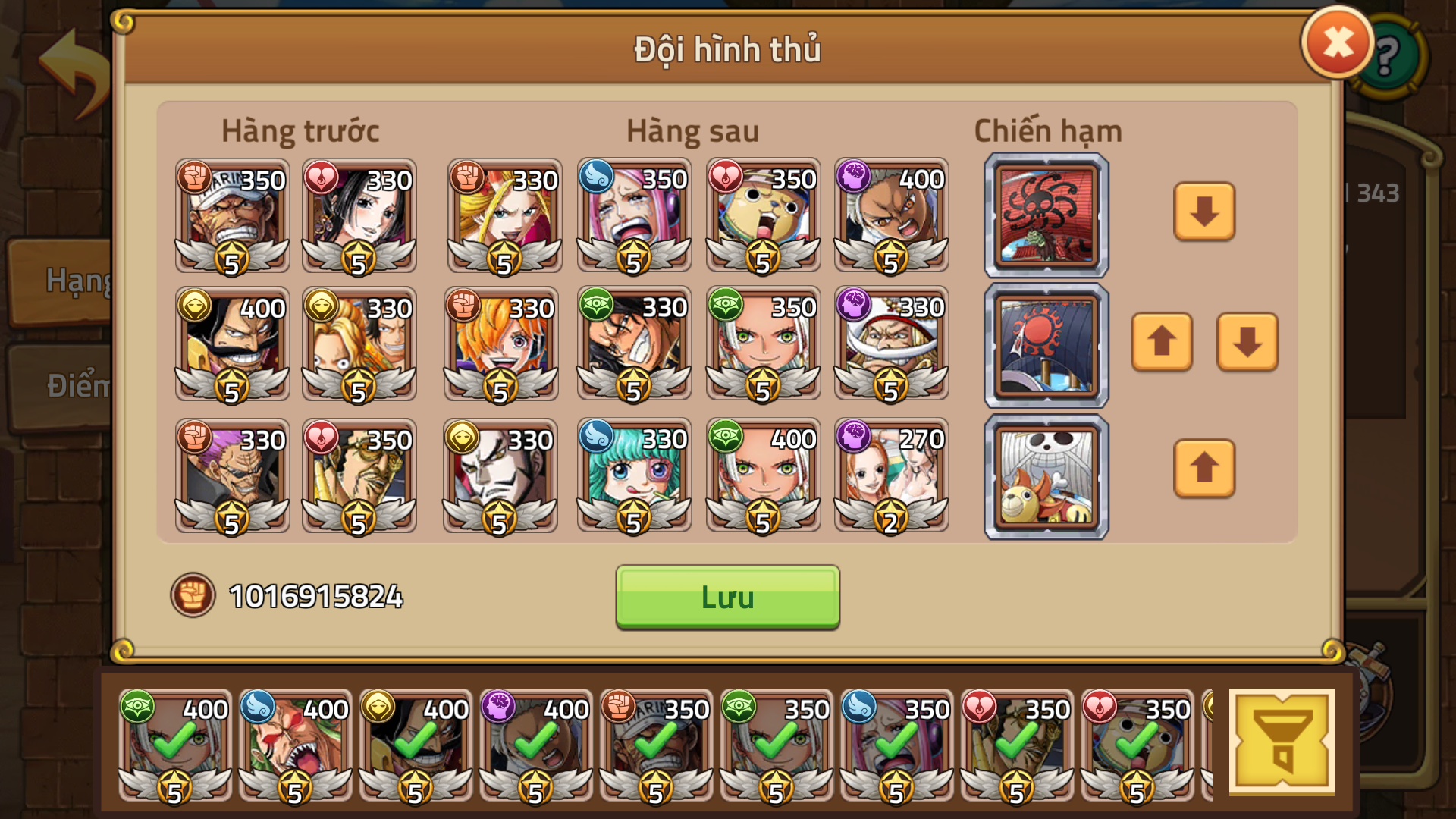This screenshot has width=1456, height=819.
Task: Move the Thousand Sunny warship up
Action: tap(1203, 469)
